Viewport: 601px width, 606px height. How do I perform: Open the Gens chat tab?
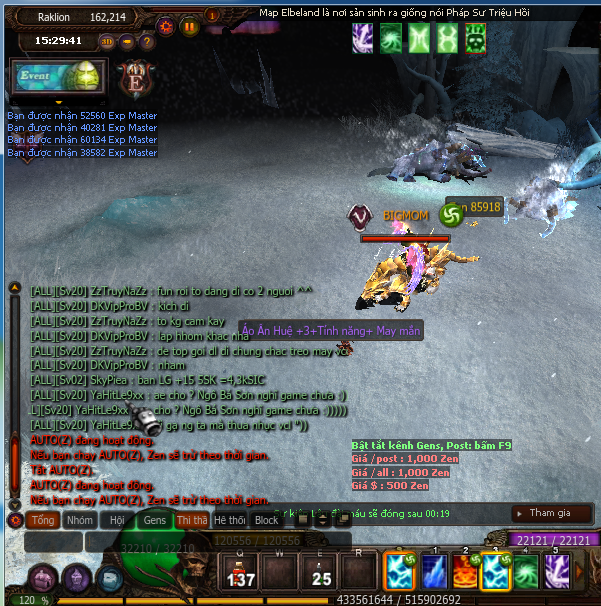(155, 520)
